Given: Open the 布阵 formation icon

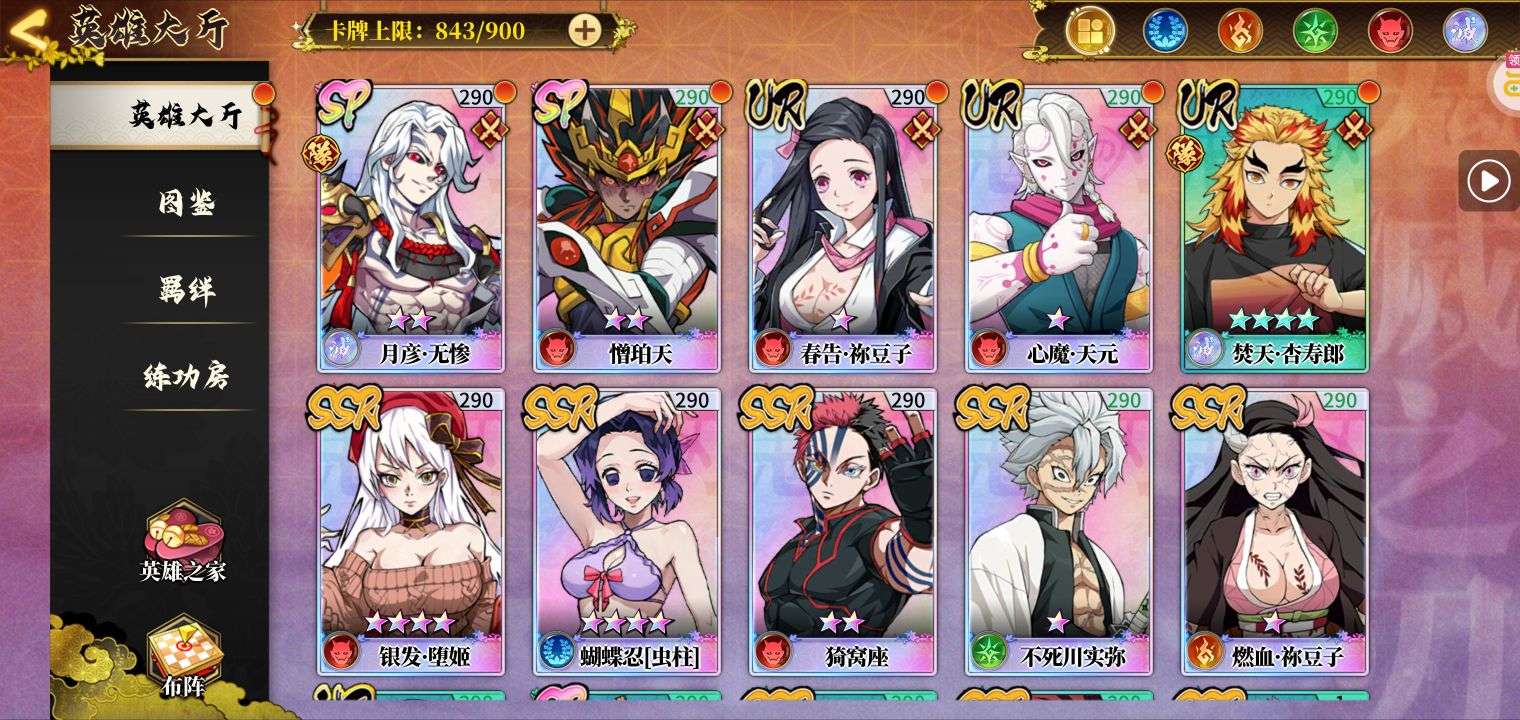Looking at the screenshot, I should [183, 655].
